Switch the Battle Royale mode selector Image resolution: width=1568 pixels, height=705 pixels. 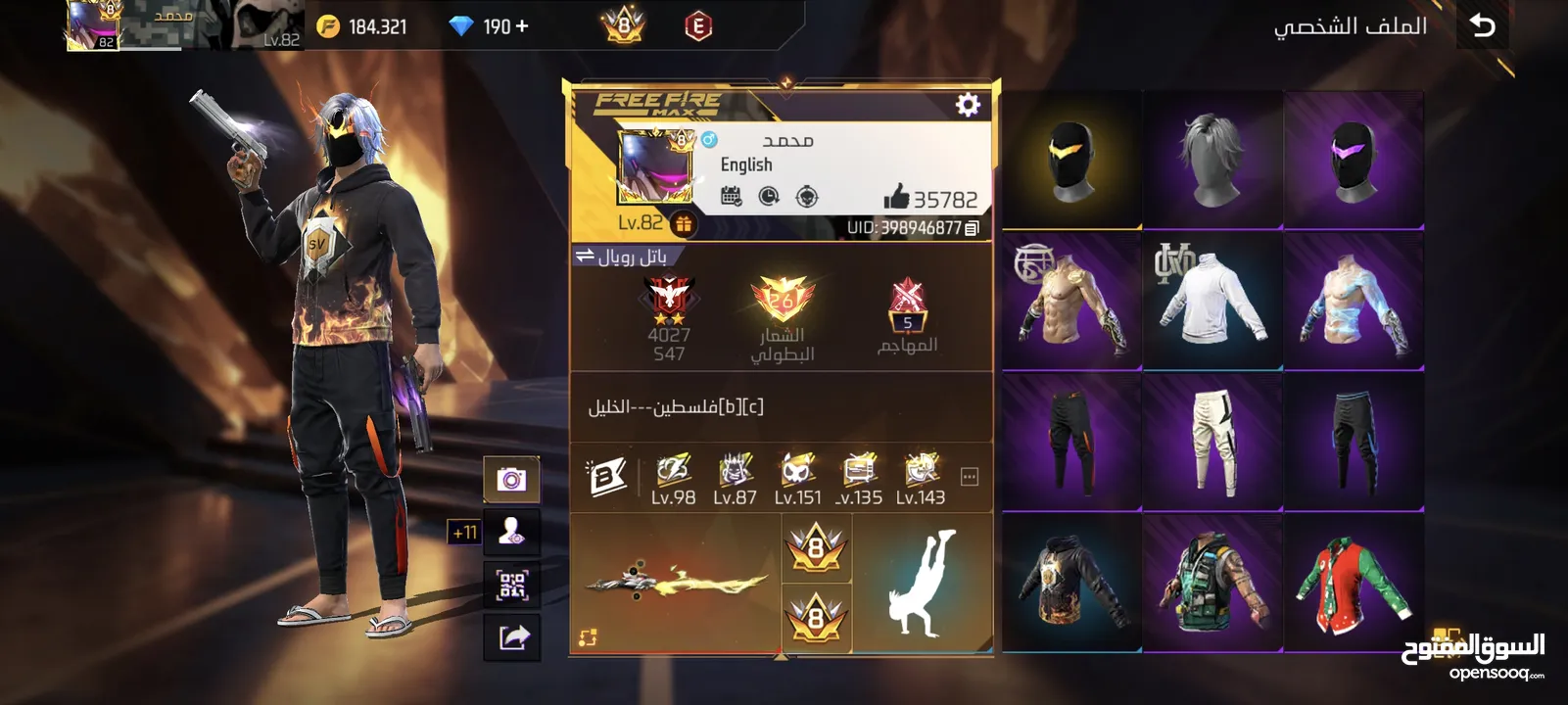pos(621,257)
